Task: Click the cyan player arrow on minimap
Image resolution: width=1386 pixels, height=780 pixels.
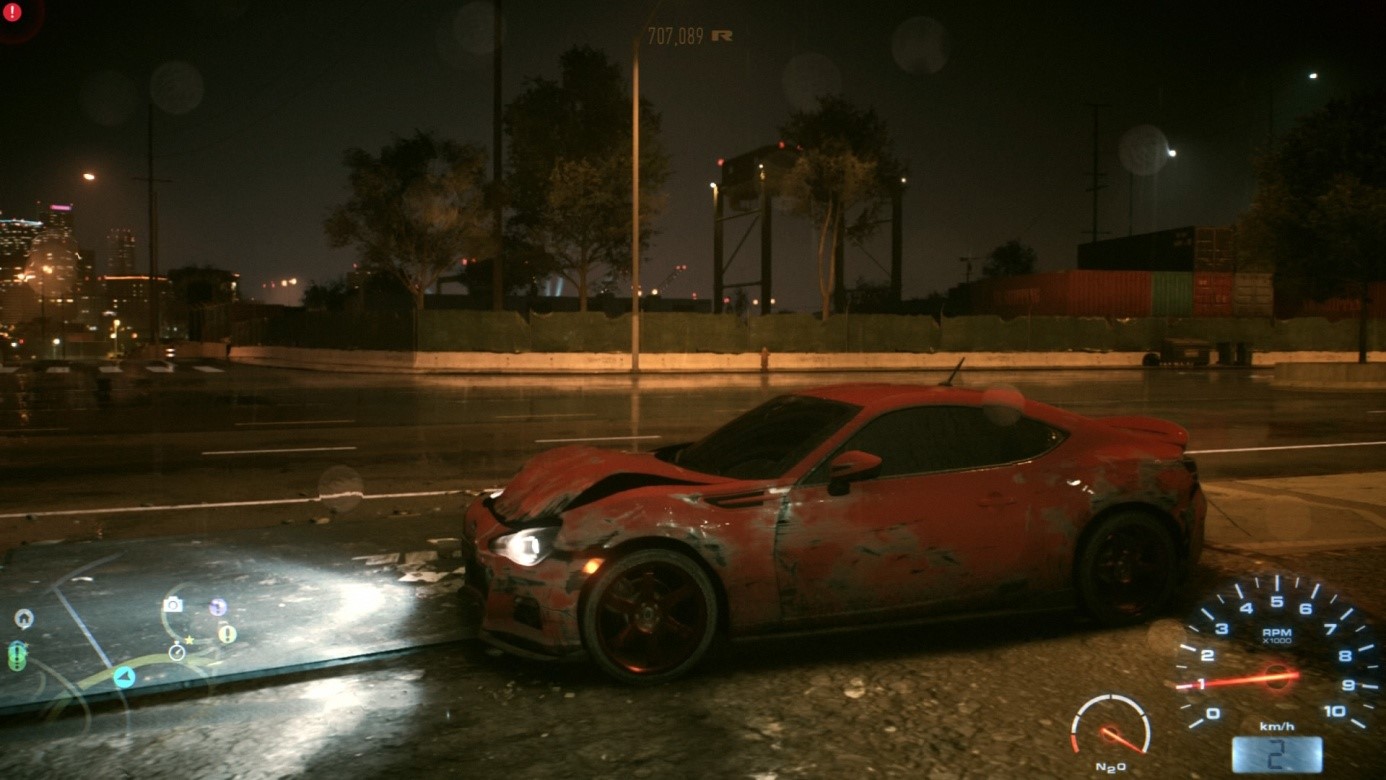Action: pyautogui.click(x=124, y=677)
